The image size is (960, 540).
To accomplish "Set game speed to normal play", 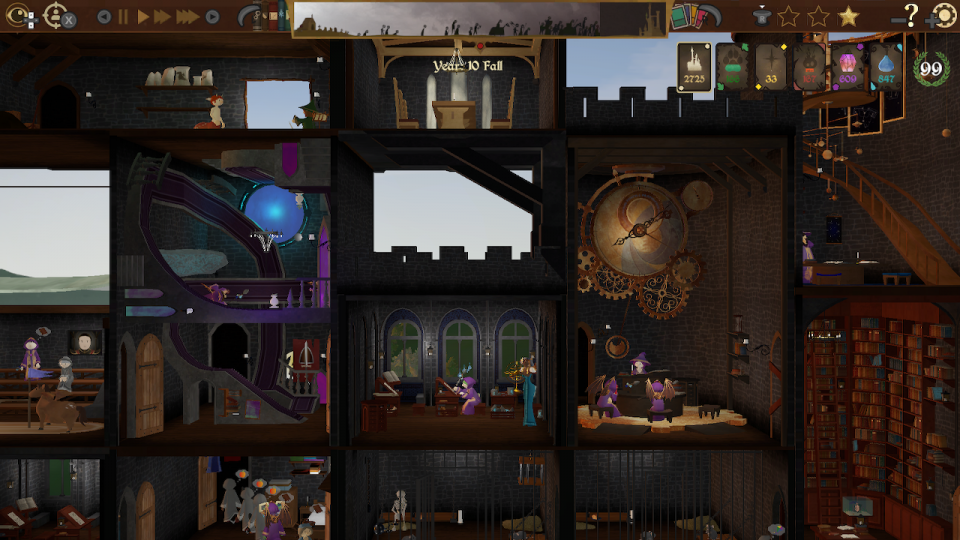I will 143,17.
